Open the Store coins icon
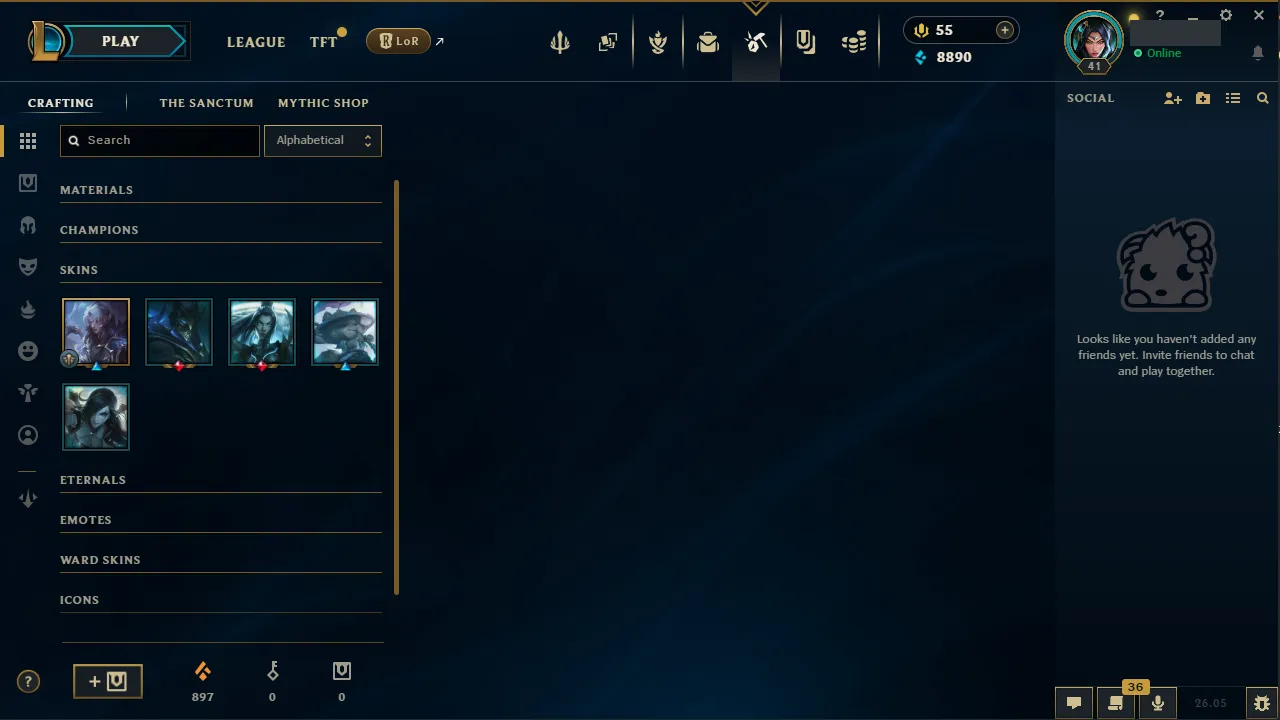 [x=854, y=41]
